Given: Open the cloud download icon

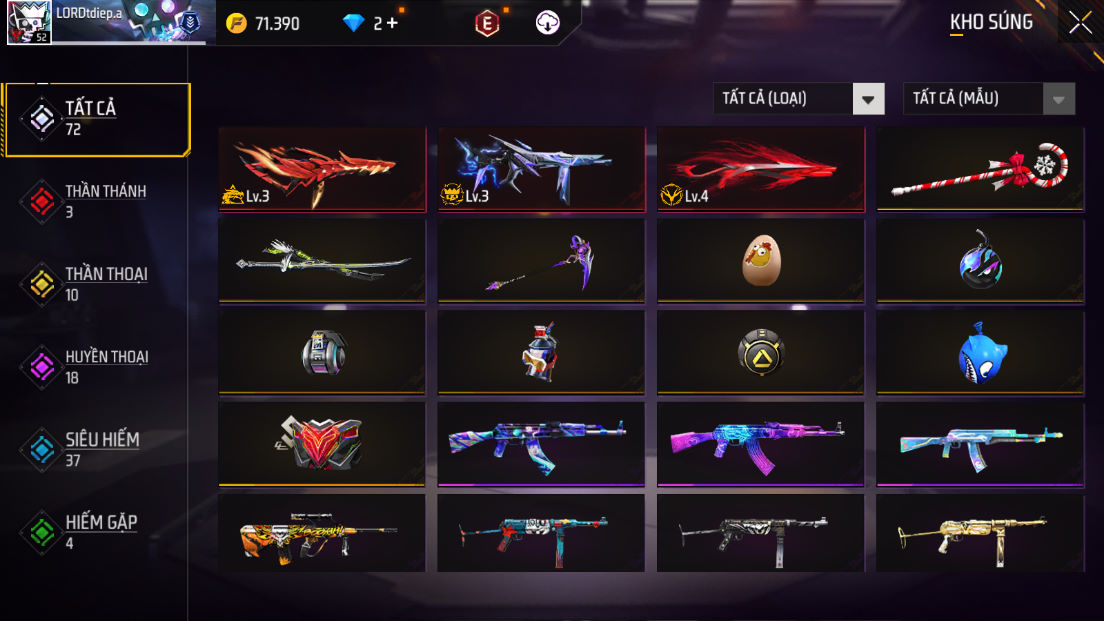Looking at the screenshot, I should click(x=548, y=23).
